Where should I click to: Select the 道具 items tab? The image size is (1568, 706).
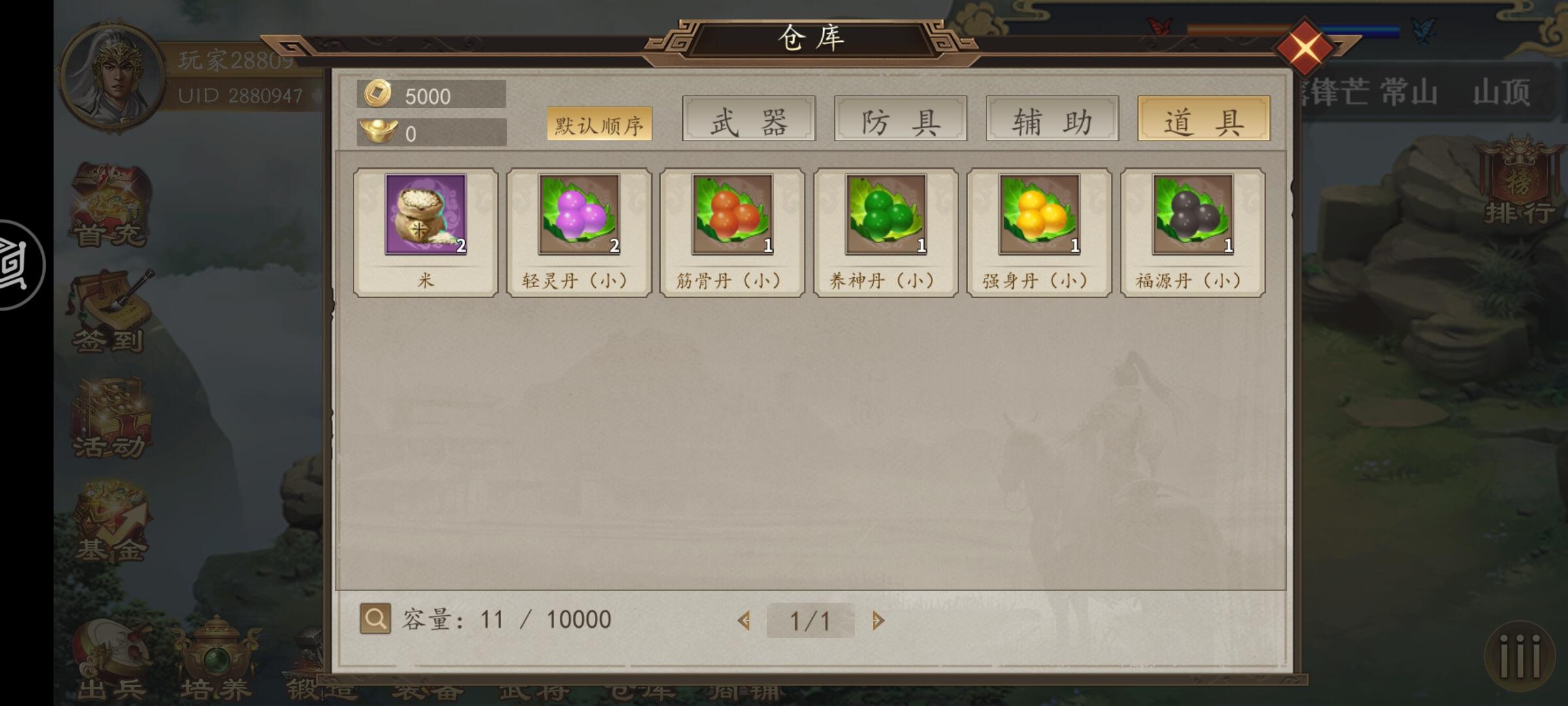(1204, 120)
